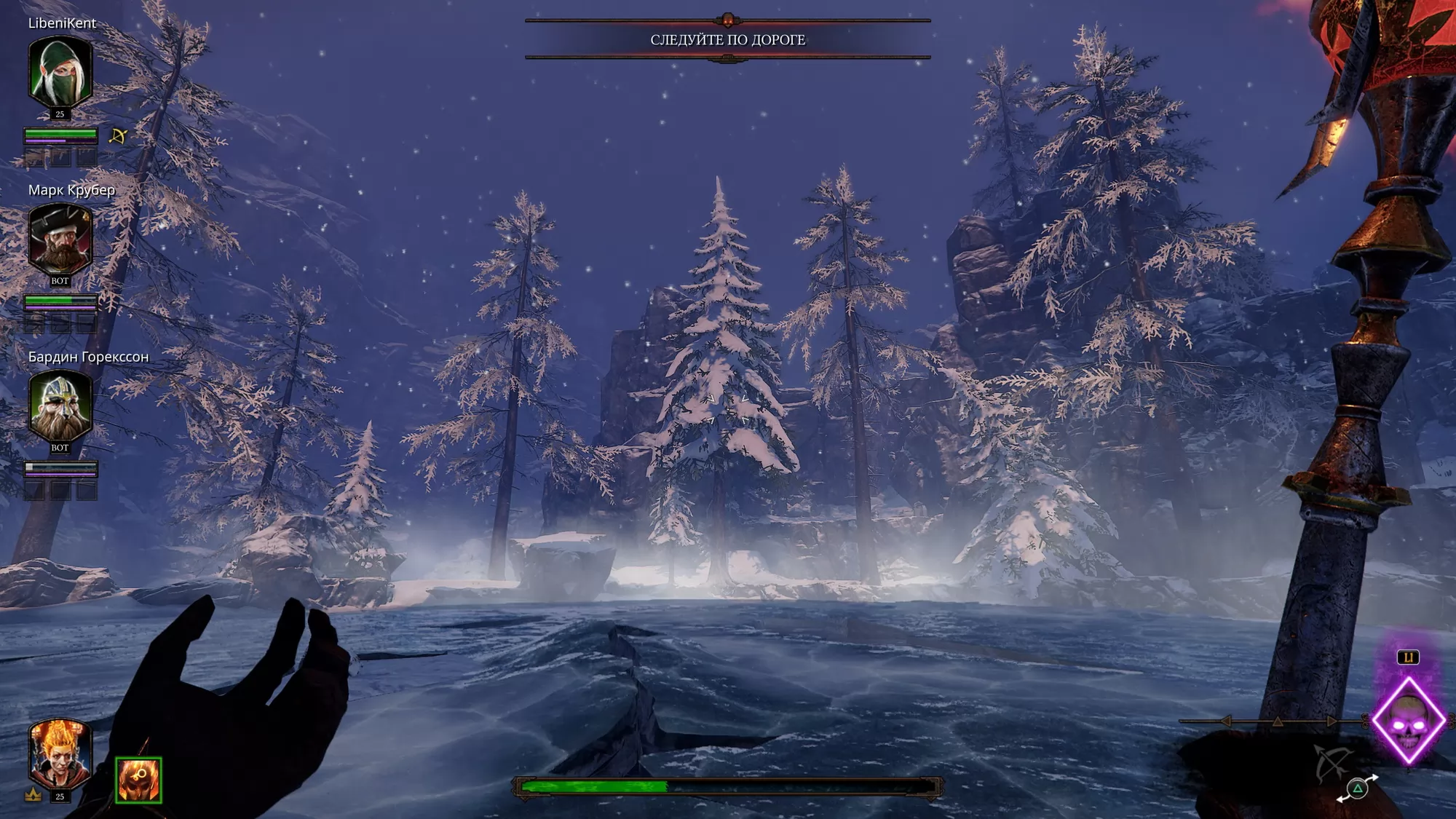This screenshot has width=1456, height=819.
Task: Select LibeniKent's hooded elf portrait
Action: [60, 73]
